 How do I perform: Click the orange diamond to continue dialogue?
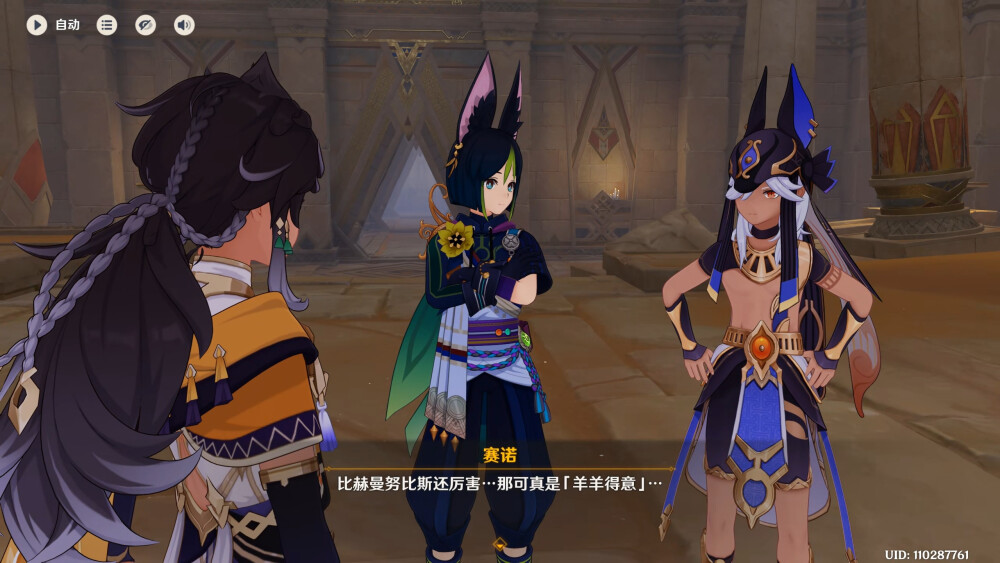pos(499,545)
